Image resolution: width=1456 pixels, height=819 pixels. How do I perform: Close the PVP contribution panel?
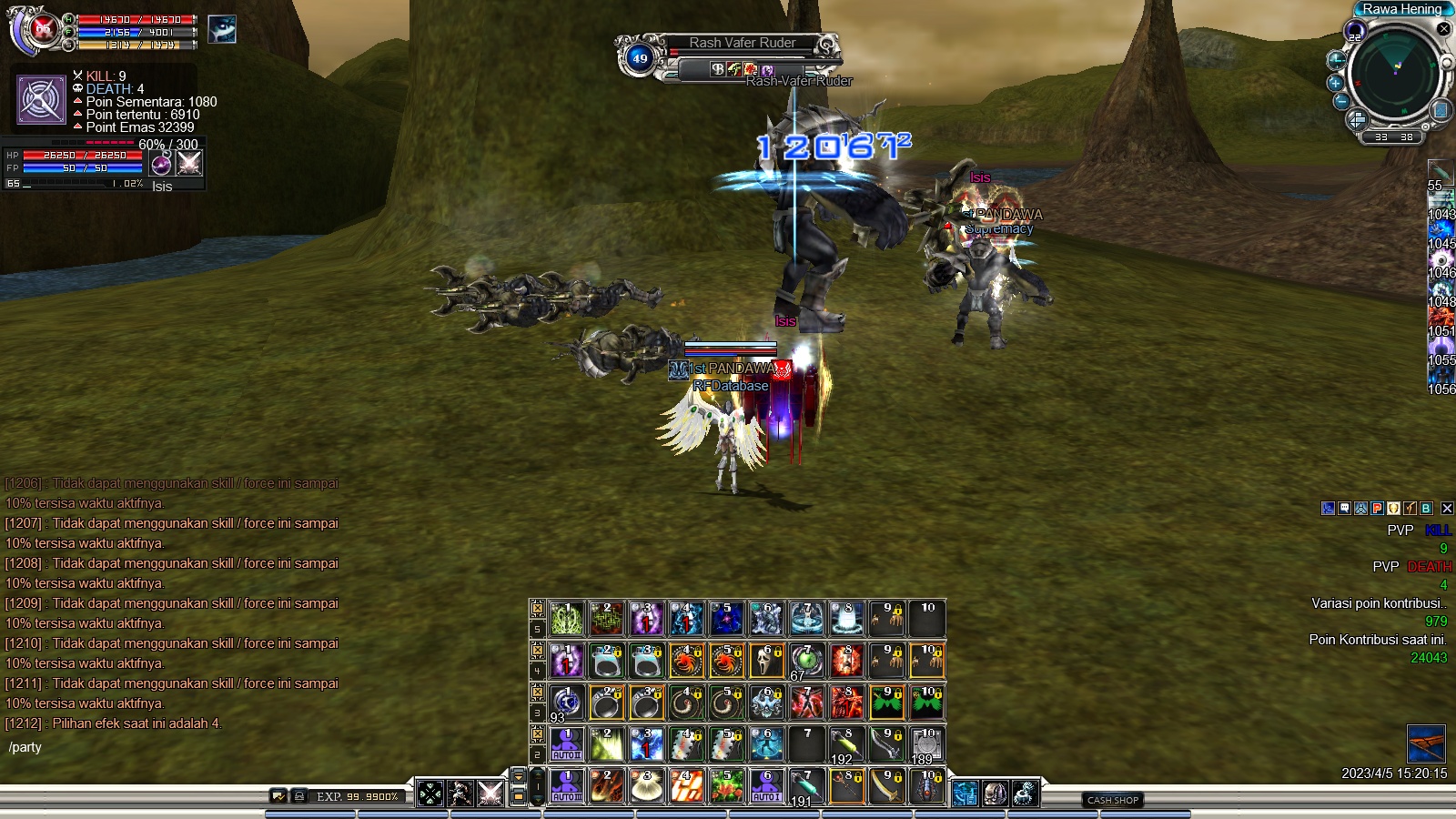(1447, 509)
